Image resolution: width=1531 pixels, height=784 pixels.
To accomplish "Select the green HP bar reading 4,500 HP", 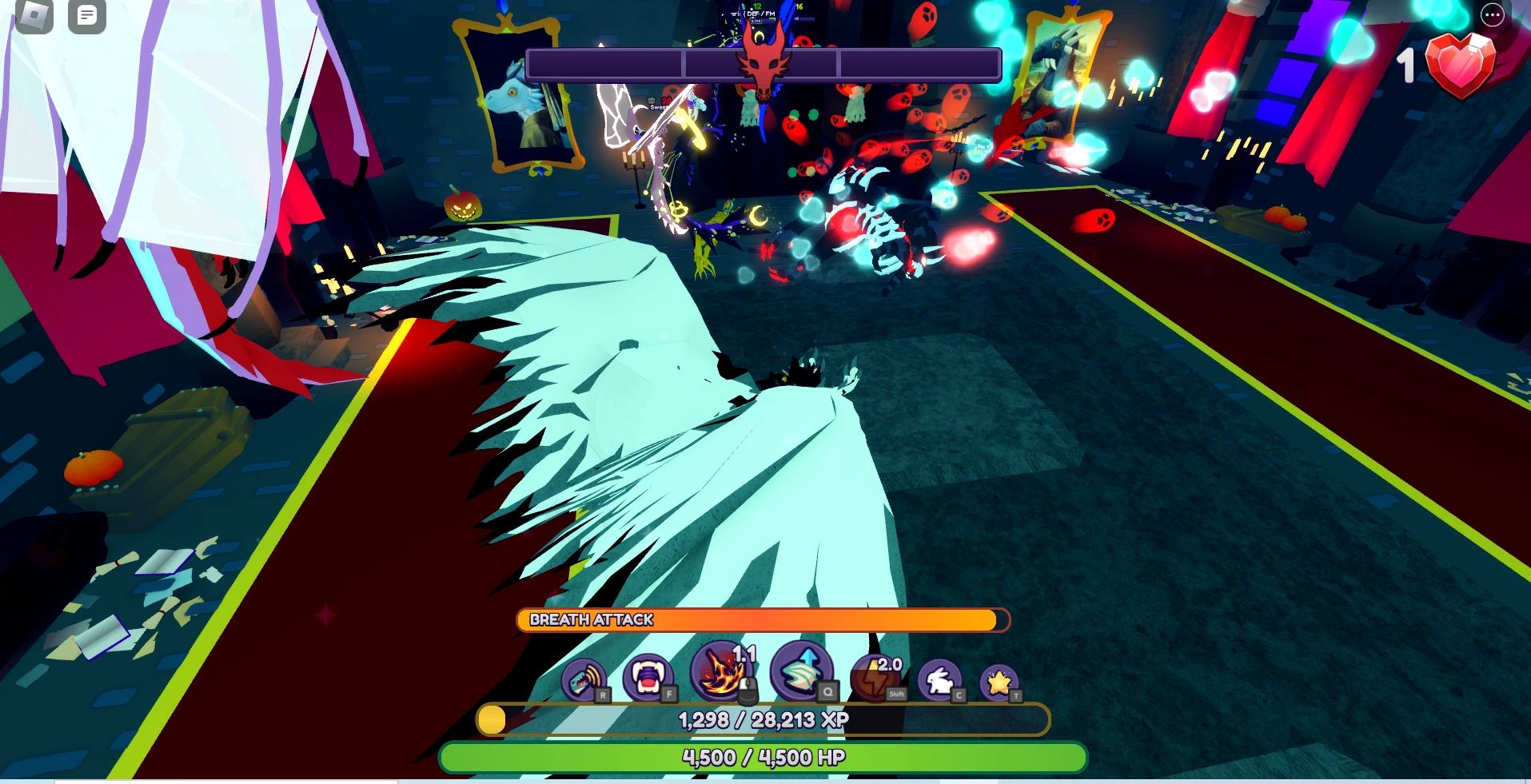I will click(764, 755).
